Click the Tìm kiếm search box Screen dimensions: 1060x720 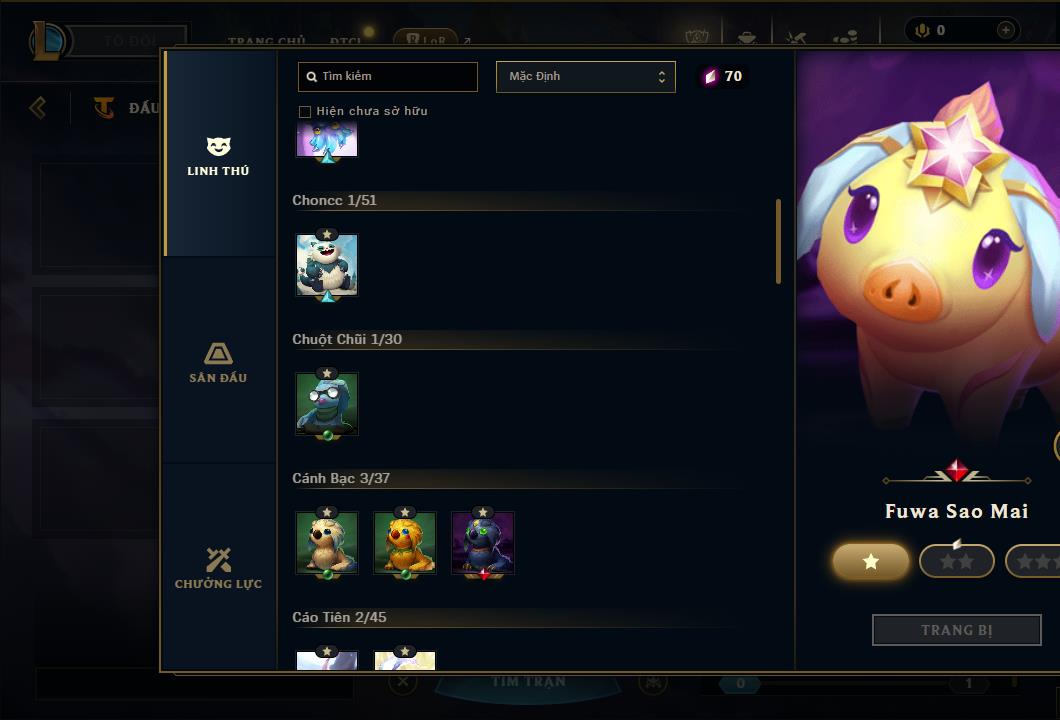point(388,76)
